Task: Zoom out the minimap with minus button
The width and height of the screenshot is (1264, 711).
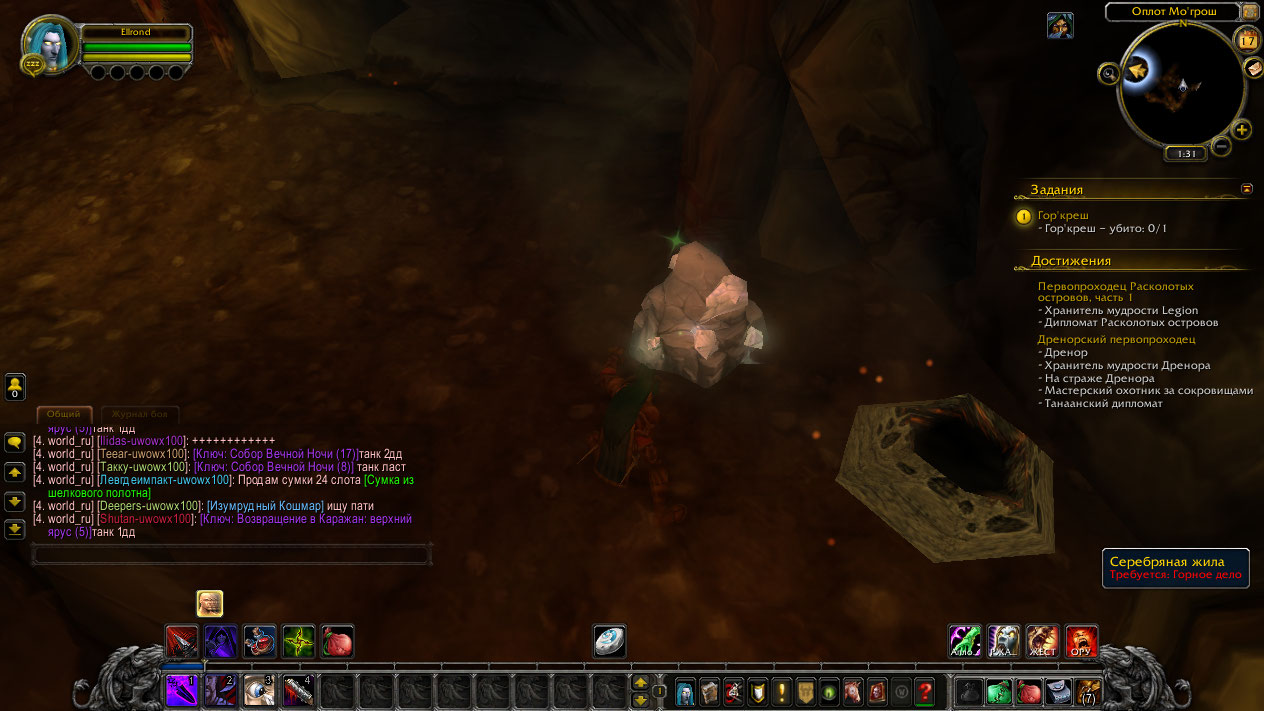Action: [x=1221, y=147]
